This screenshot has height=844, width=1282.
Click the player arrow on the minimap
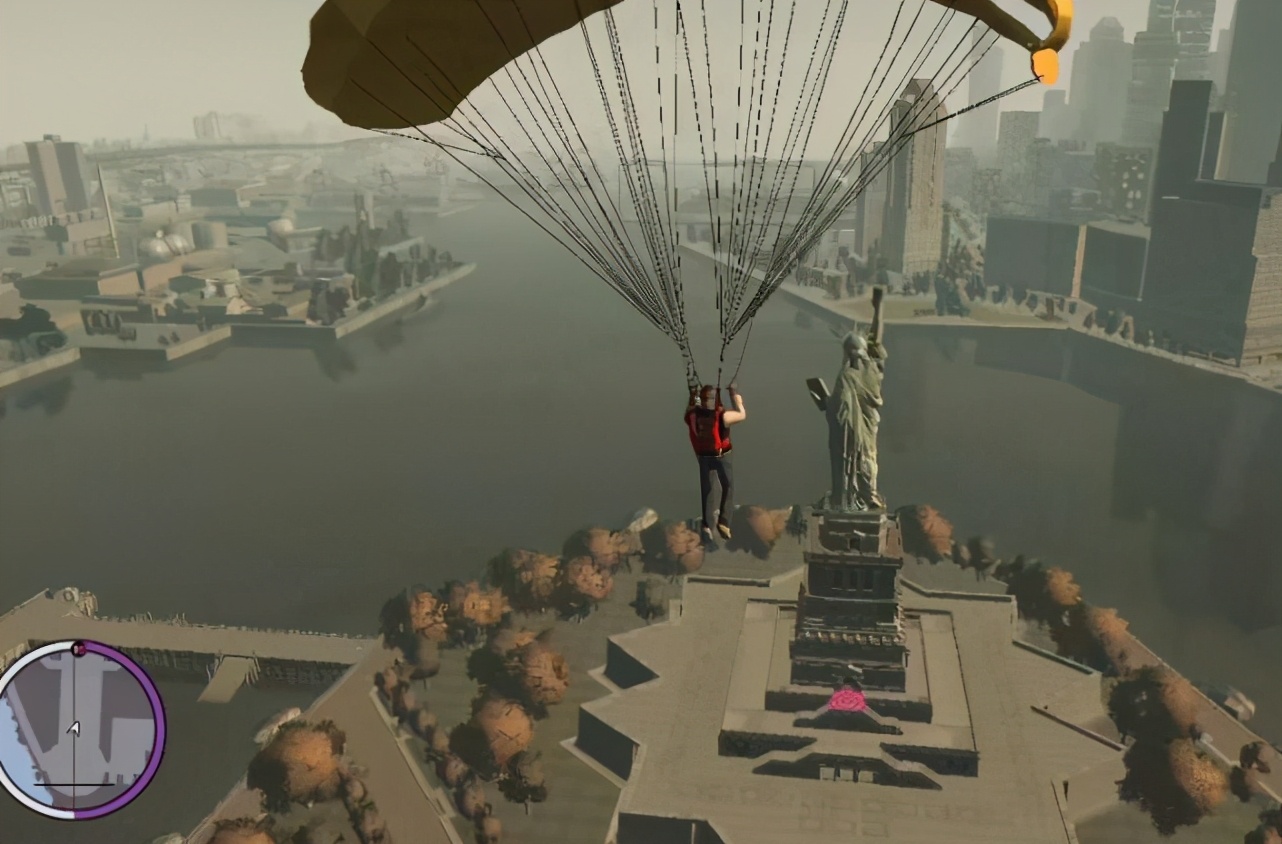pos(73,728)
